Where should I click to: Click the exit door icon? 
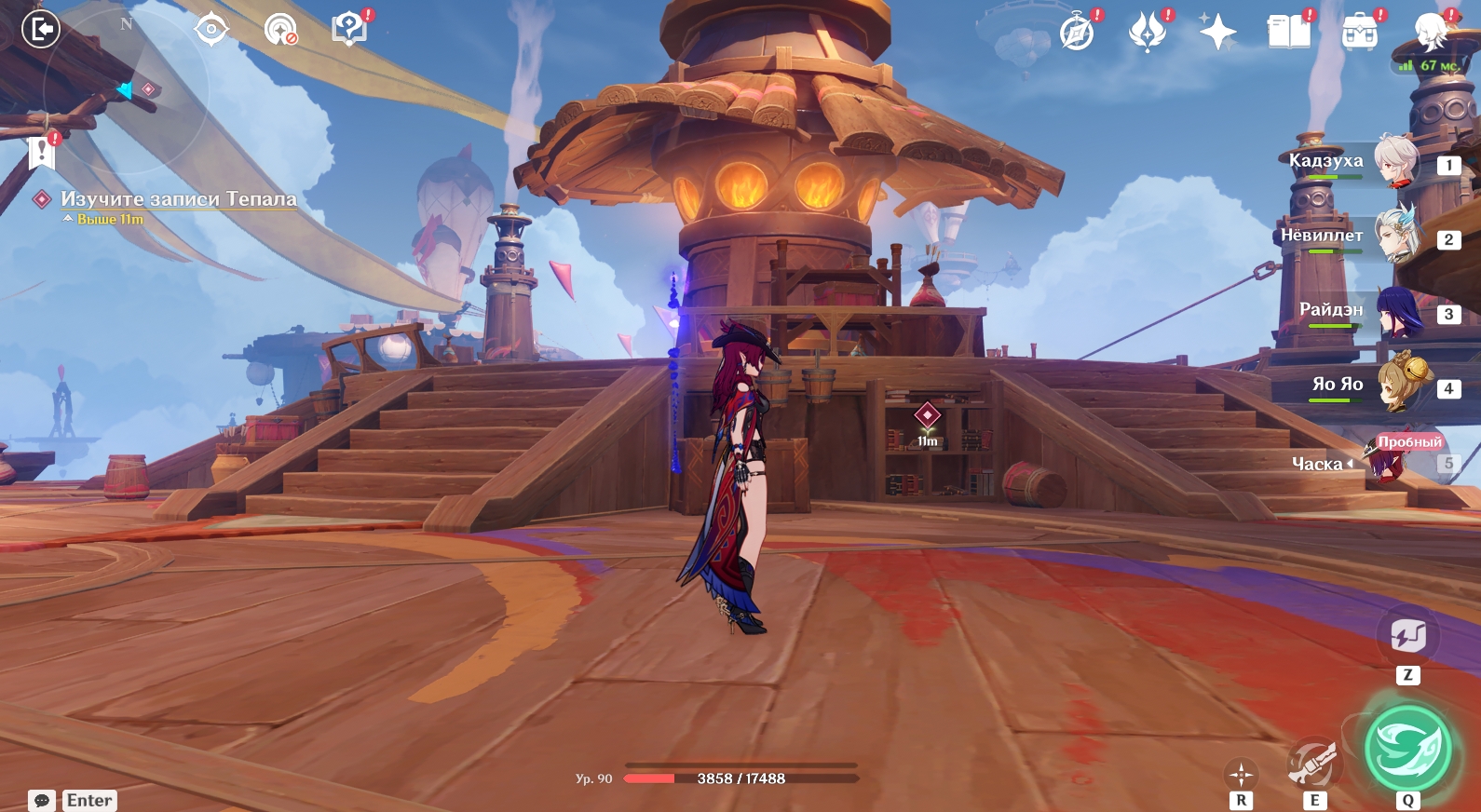click(x=41, y=30)
